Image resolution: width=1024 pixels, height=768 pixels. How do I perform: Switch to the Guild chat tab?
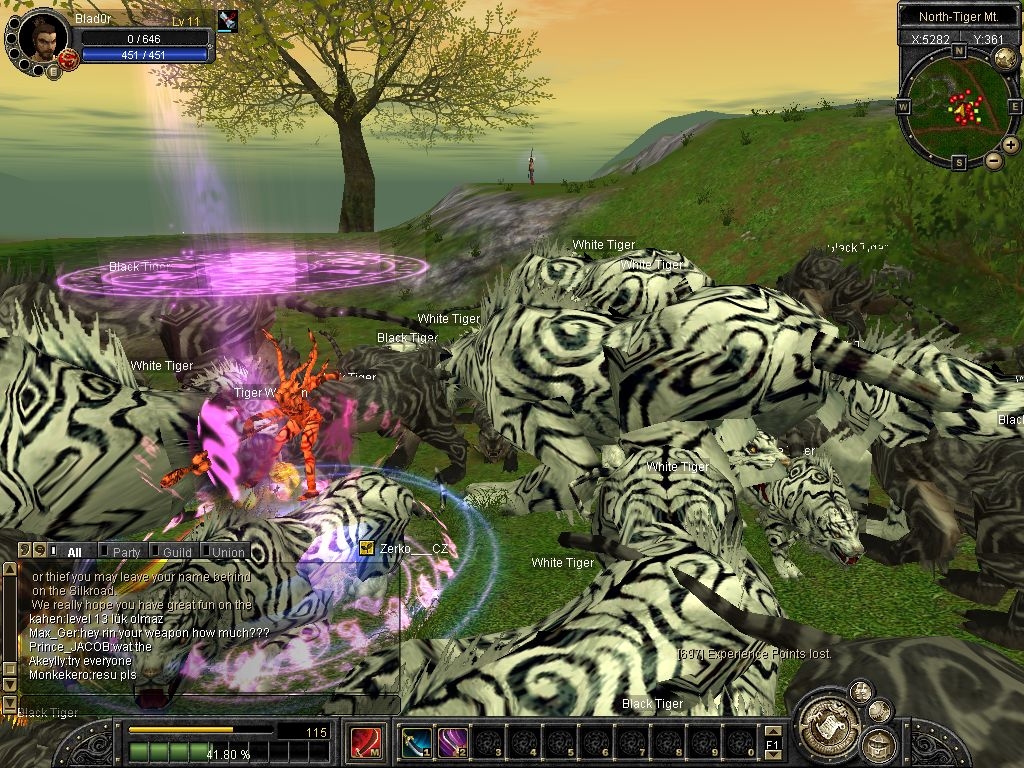(177, 552)
